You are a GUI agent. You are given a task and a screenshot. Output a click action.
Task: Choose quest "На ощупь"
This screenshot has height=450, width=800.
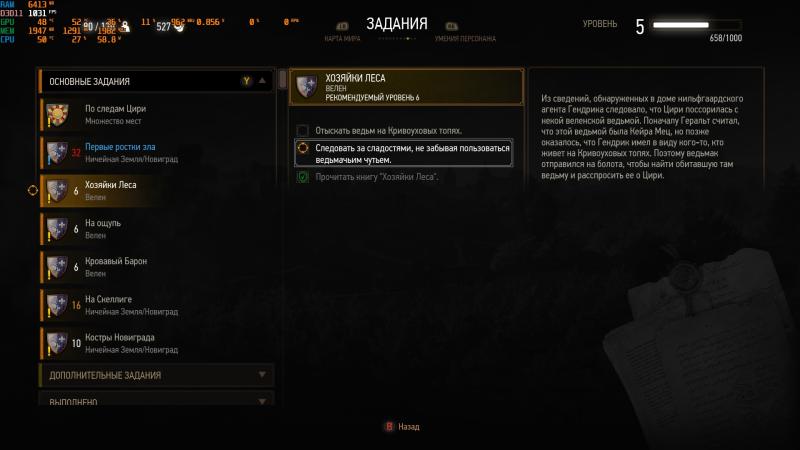155,228
